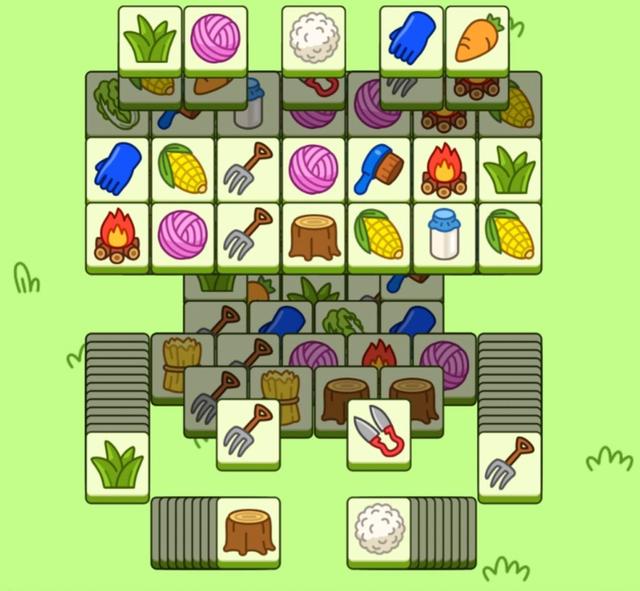The height and width of the screenshot is (591, 640).
Task: Pick the campfire tile next to the brush
Action: point(444,169)
